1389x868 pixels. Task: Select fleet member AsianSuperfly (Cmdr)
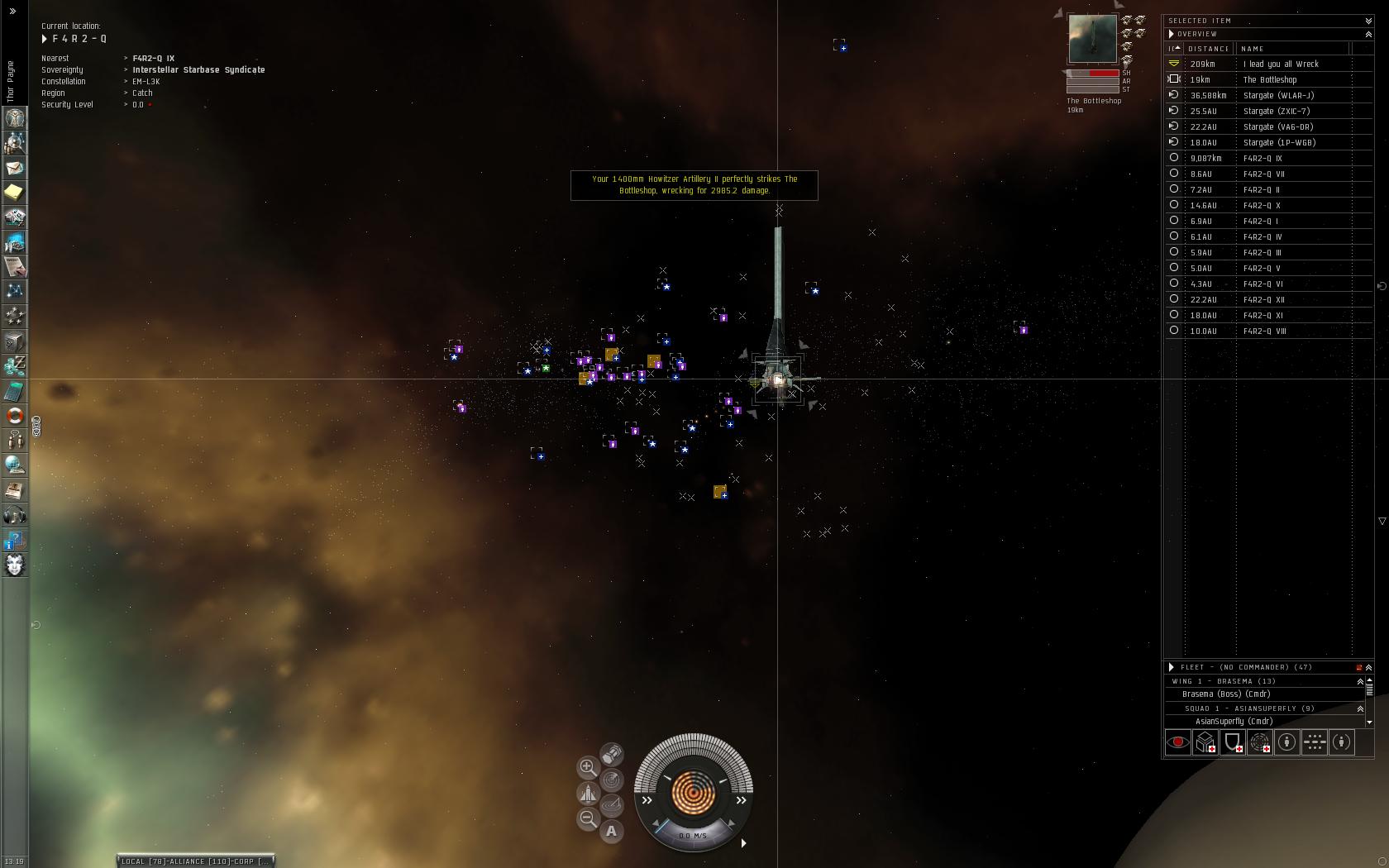pos(1234,722)
